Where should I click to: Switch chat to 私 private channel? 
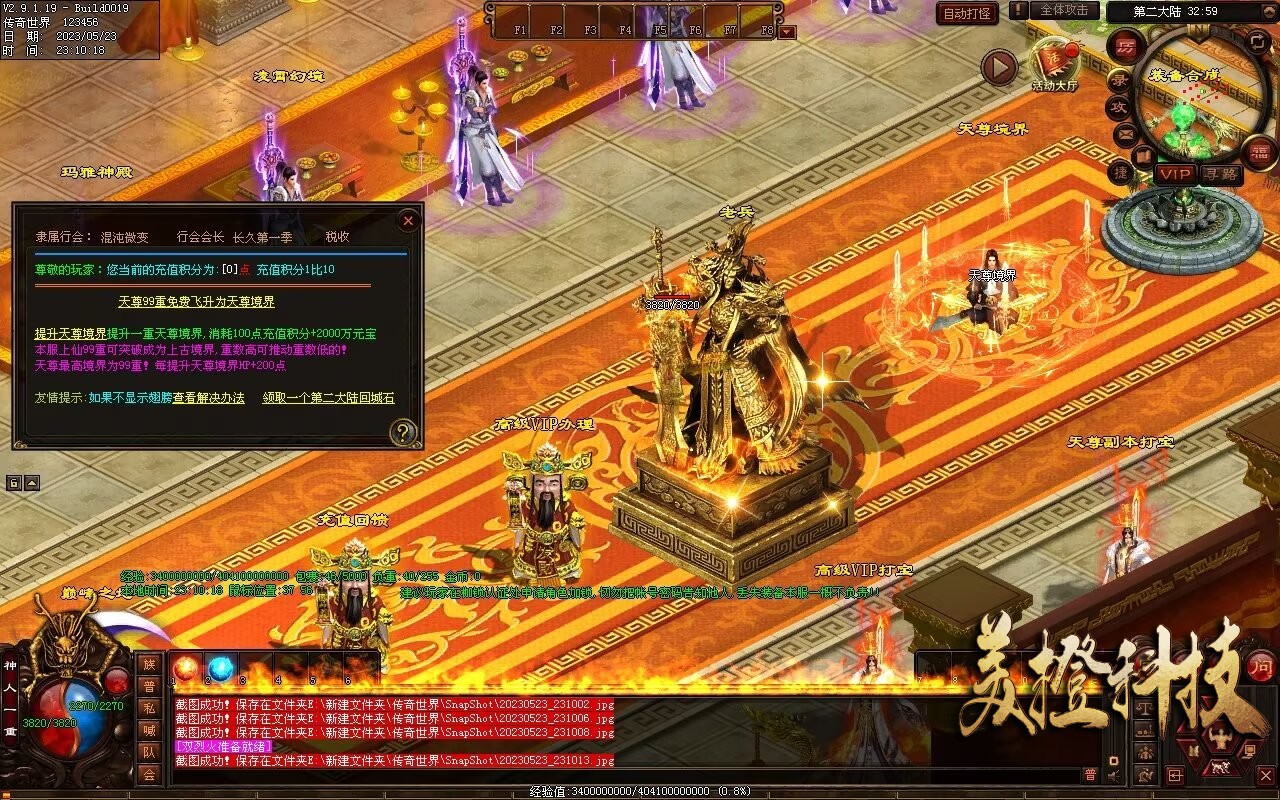[149, 708]
